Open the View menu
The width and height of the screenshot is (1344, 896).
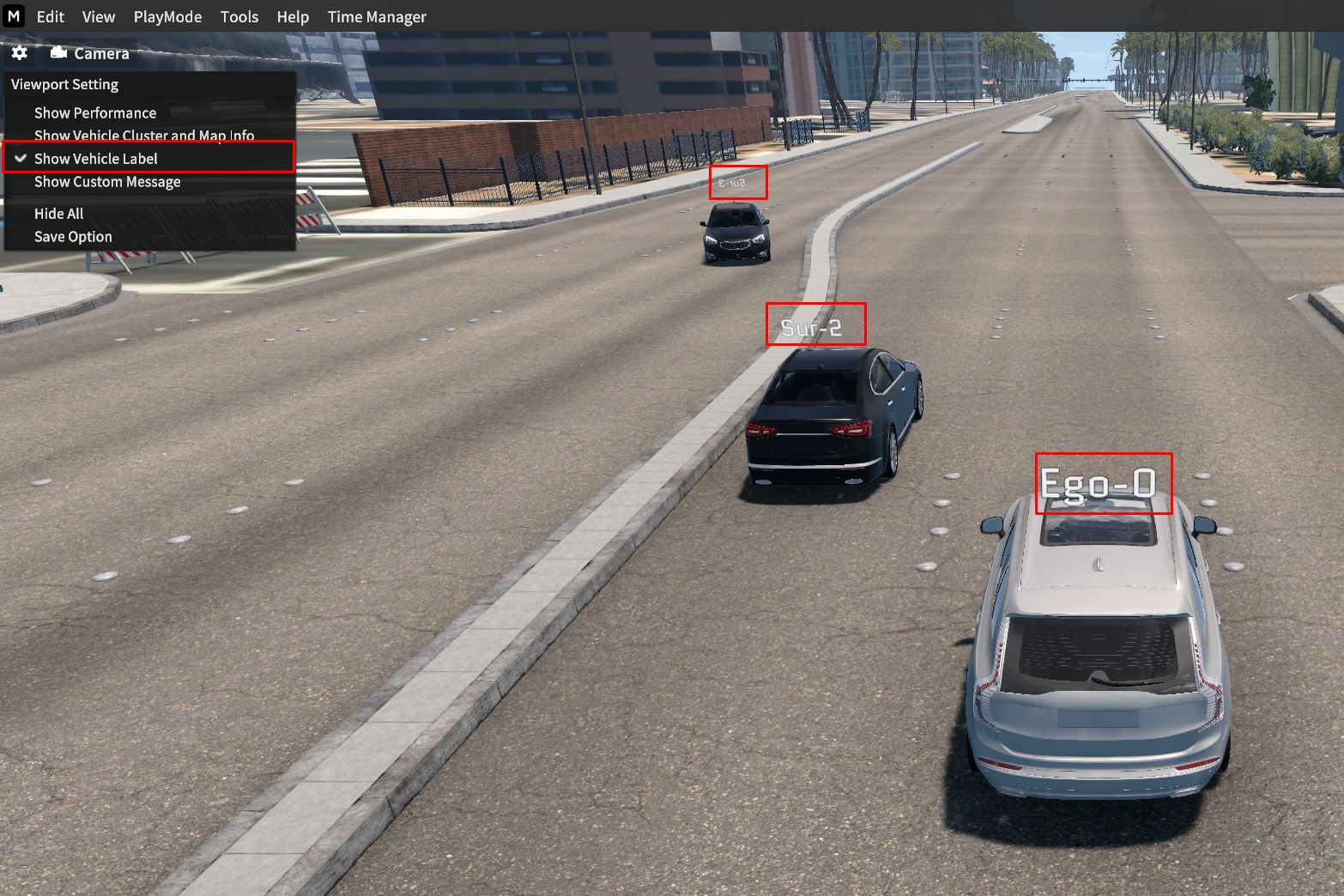click(99, 17)
